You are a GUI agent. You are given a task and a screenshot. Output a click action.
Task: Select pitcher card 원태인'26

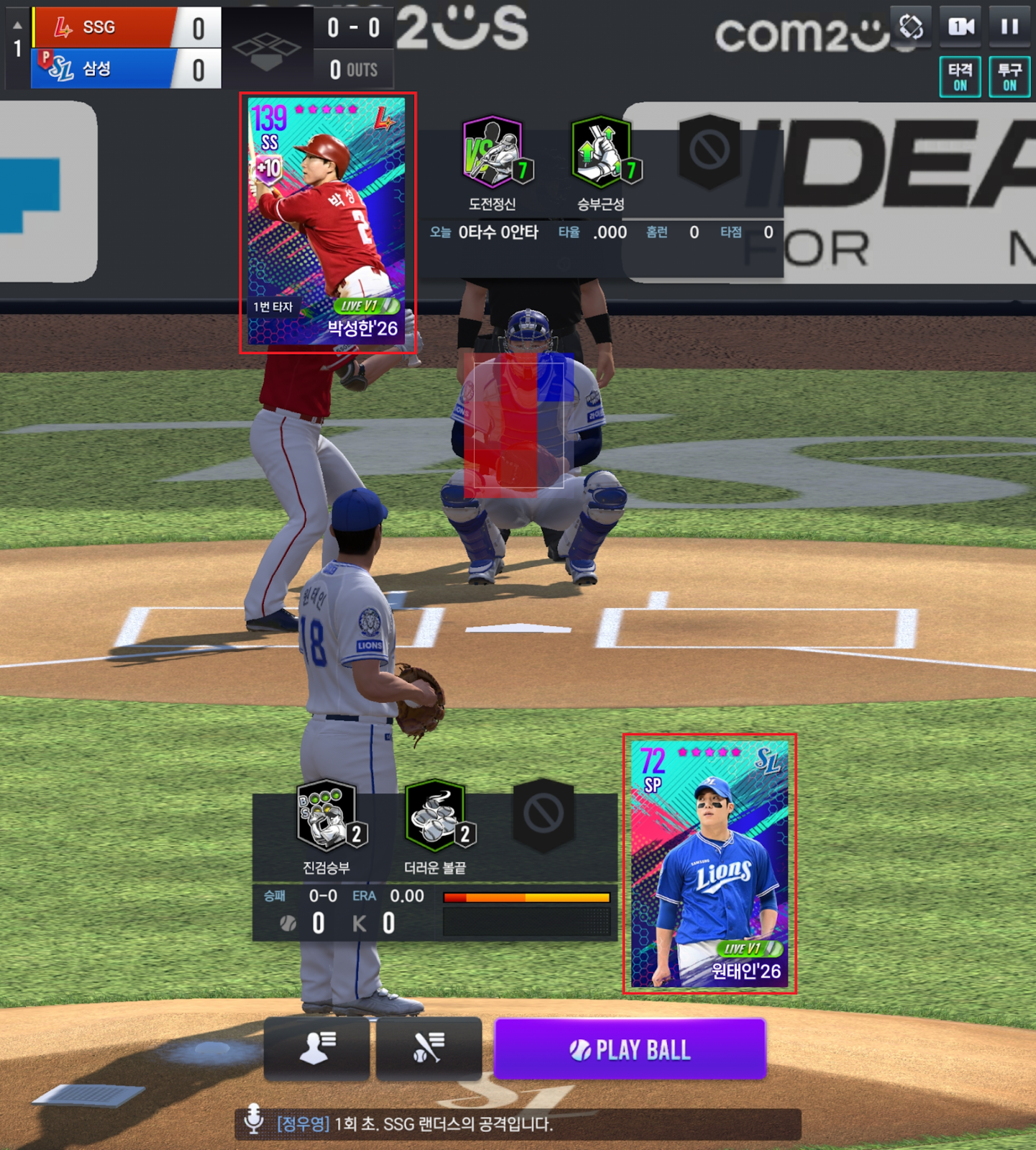click(710, 863)
